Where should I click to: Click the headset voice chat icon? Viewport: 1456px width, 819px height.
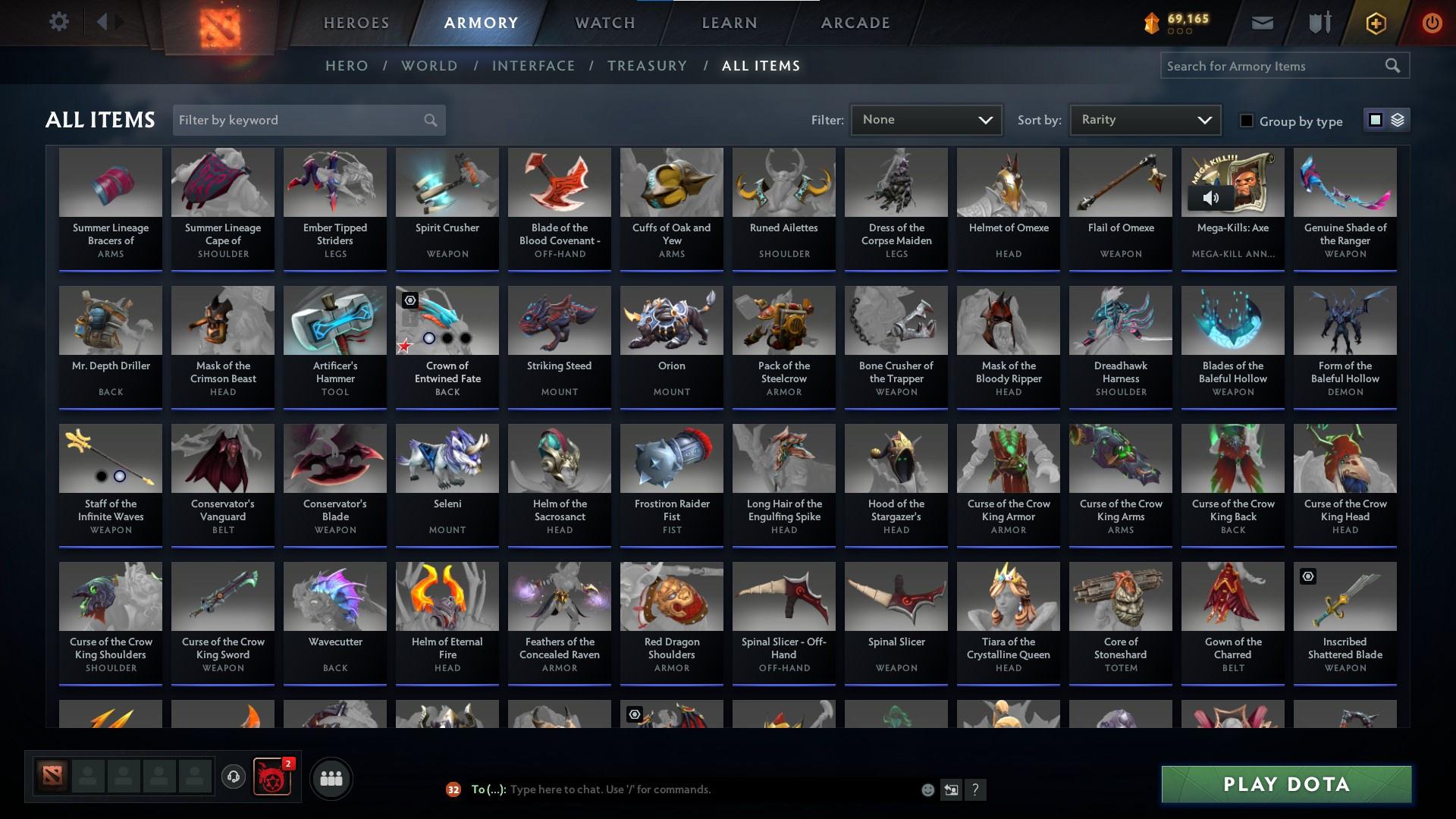(x=234, y=778)
